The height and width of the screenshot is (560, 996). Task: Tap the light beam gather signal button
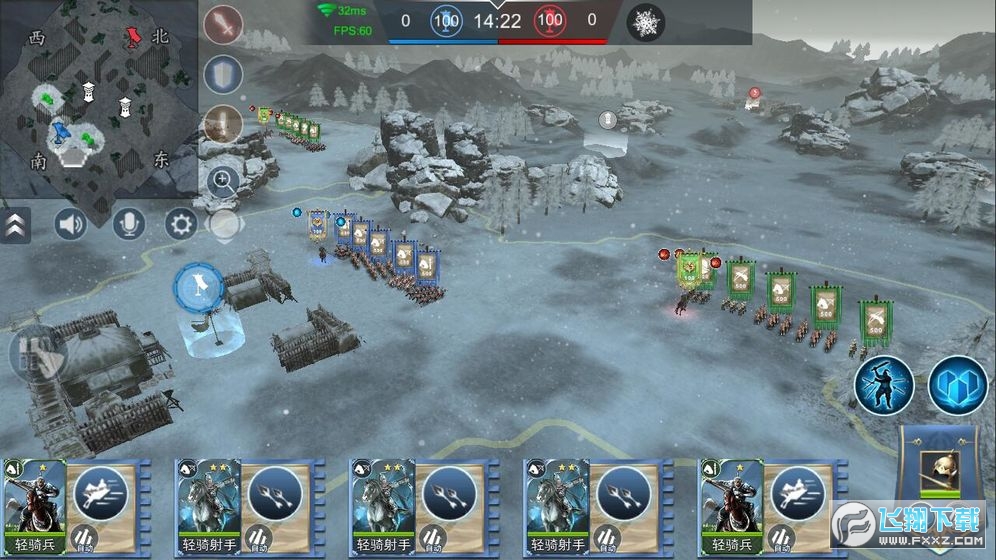(x=224, y=124)
